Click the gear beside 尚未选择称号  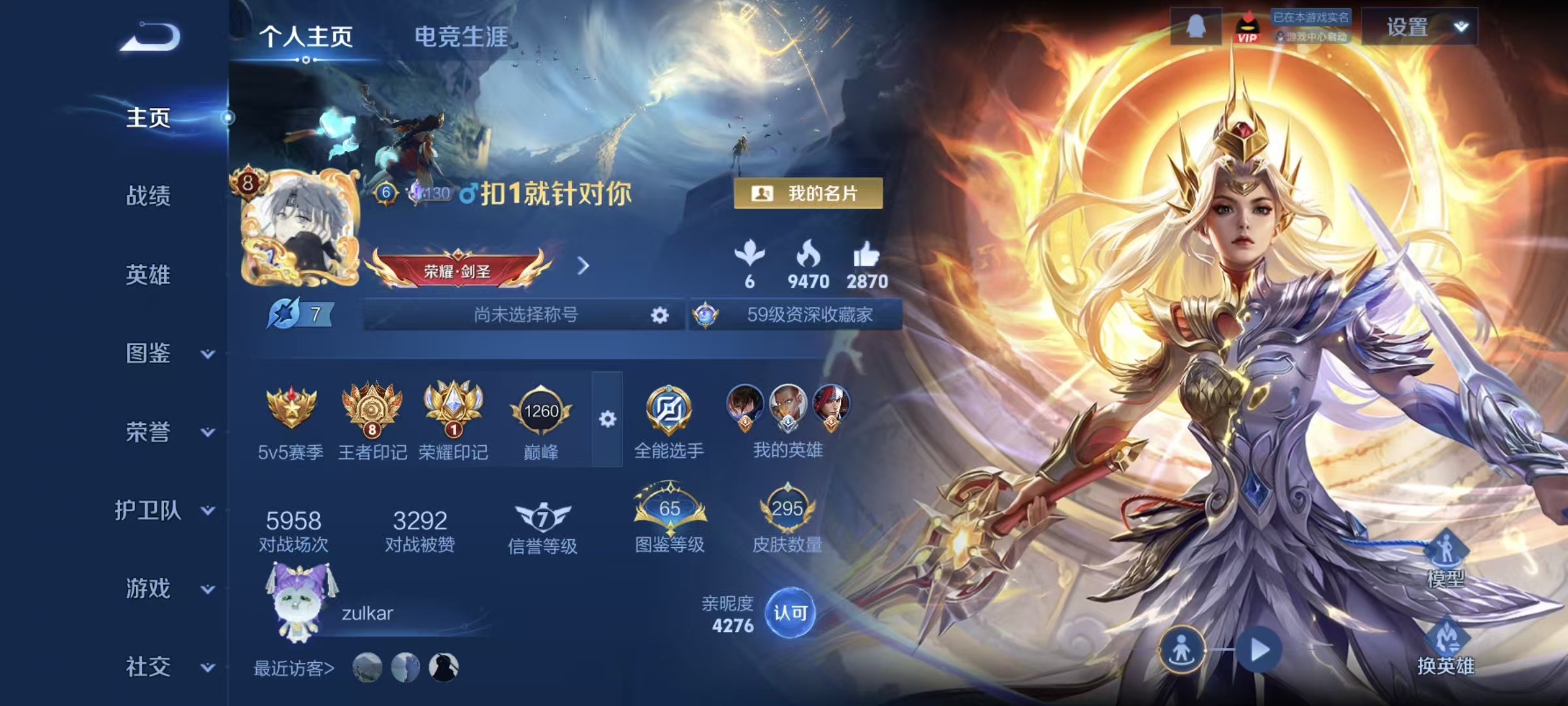pyautogui.click(x=660, y=316)
